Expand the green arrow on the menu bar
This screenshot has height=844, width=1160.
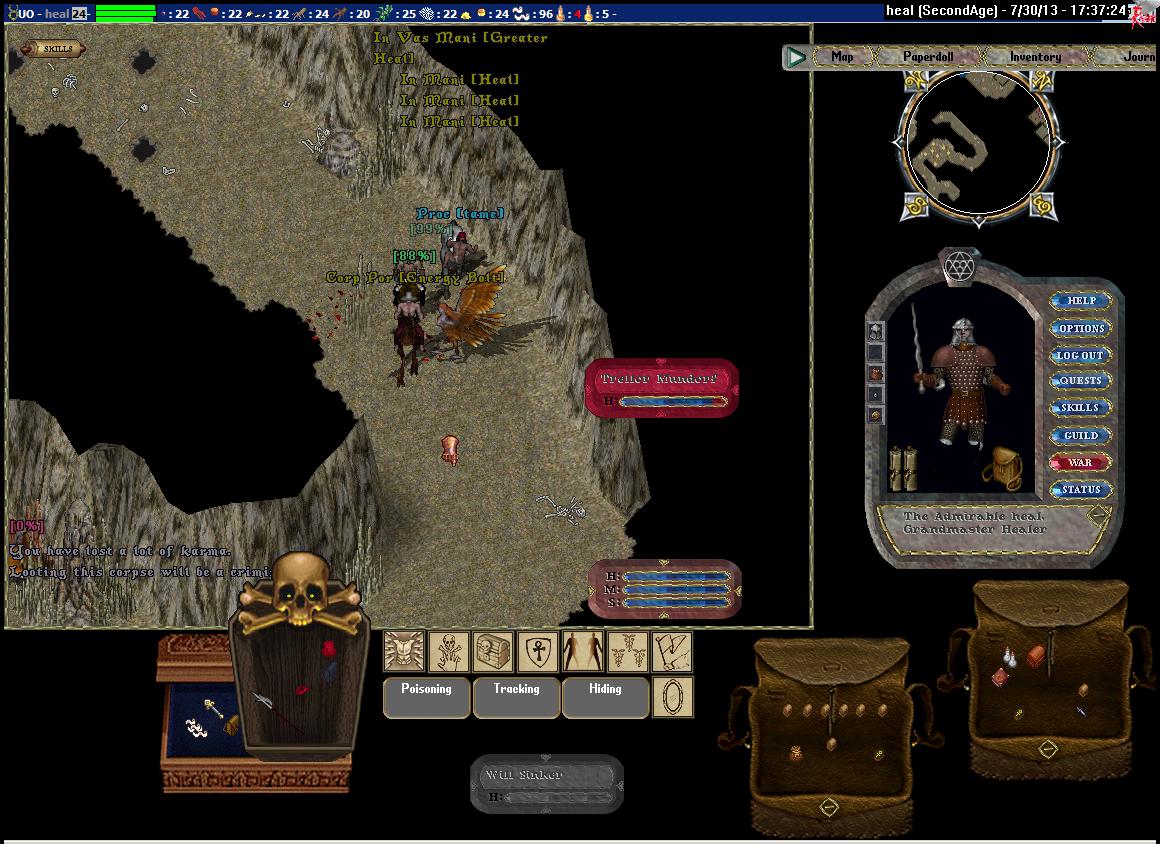[x=796, y=57]
